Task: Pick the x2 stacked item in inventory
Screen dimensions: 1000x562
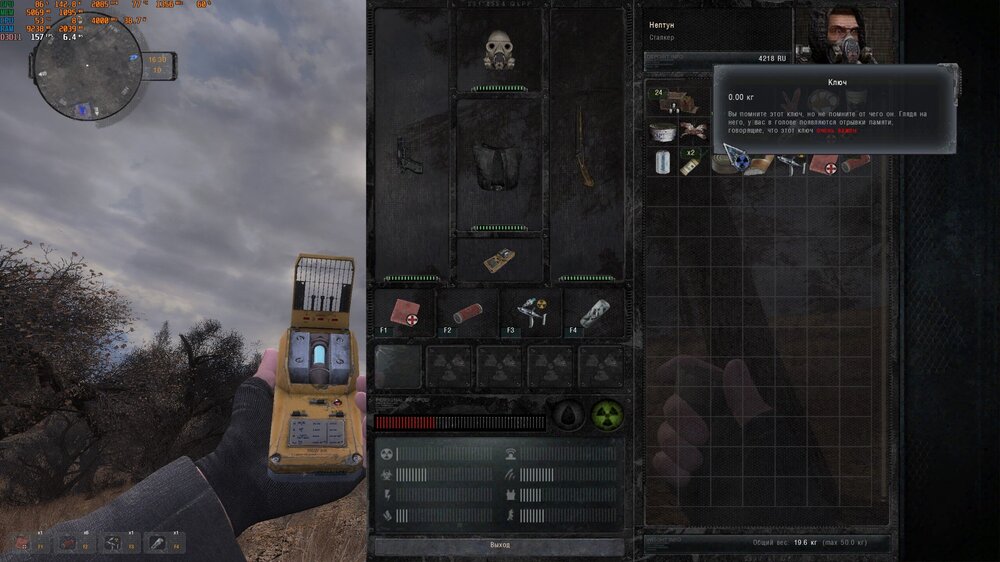Action: coord(690,162)
